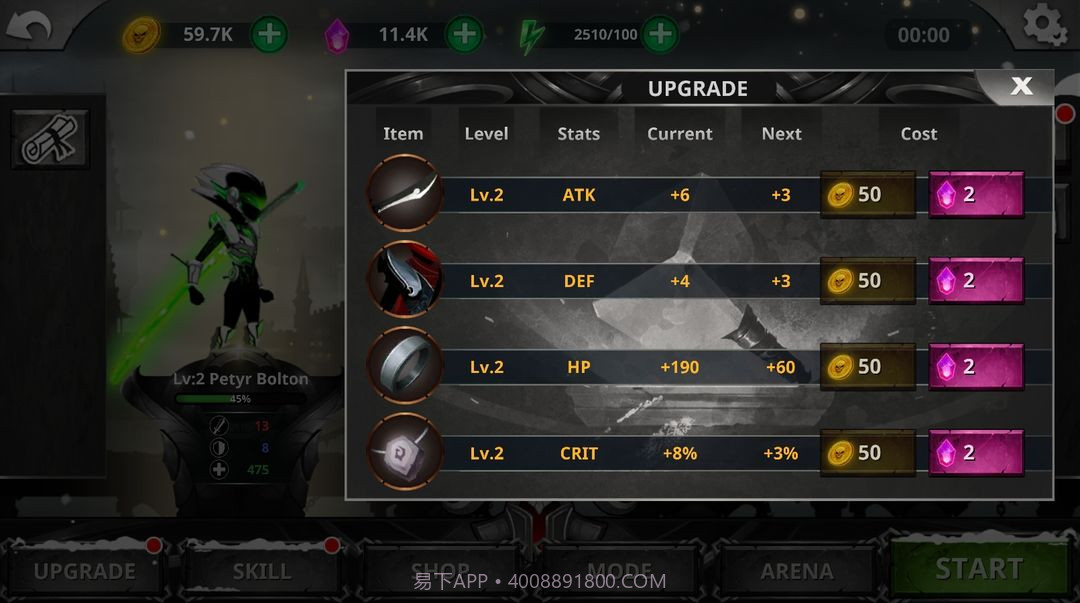The height and width of the screenshot is (603, 1080).
Task: Add more green energy
Action: coord(659,35)
